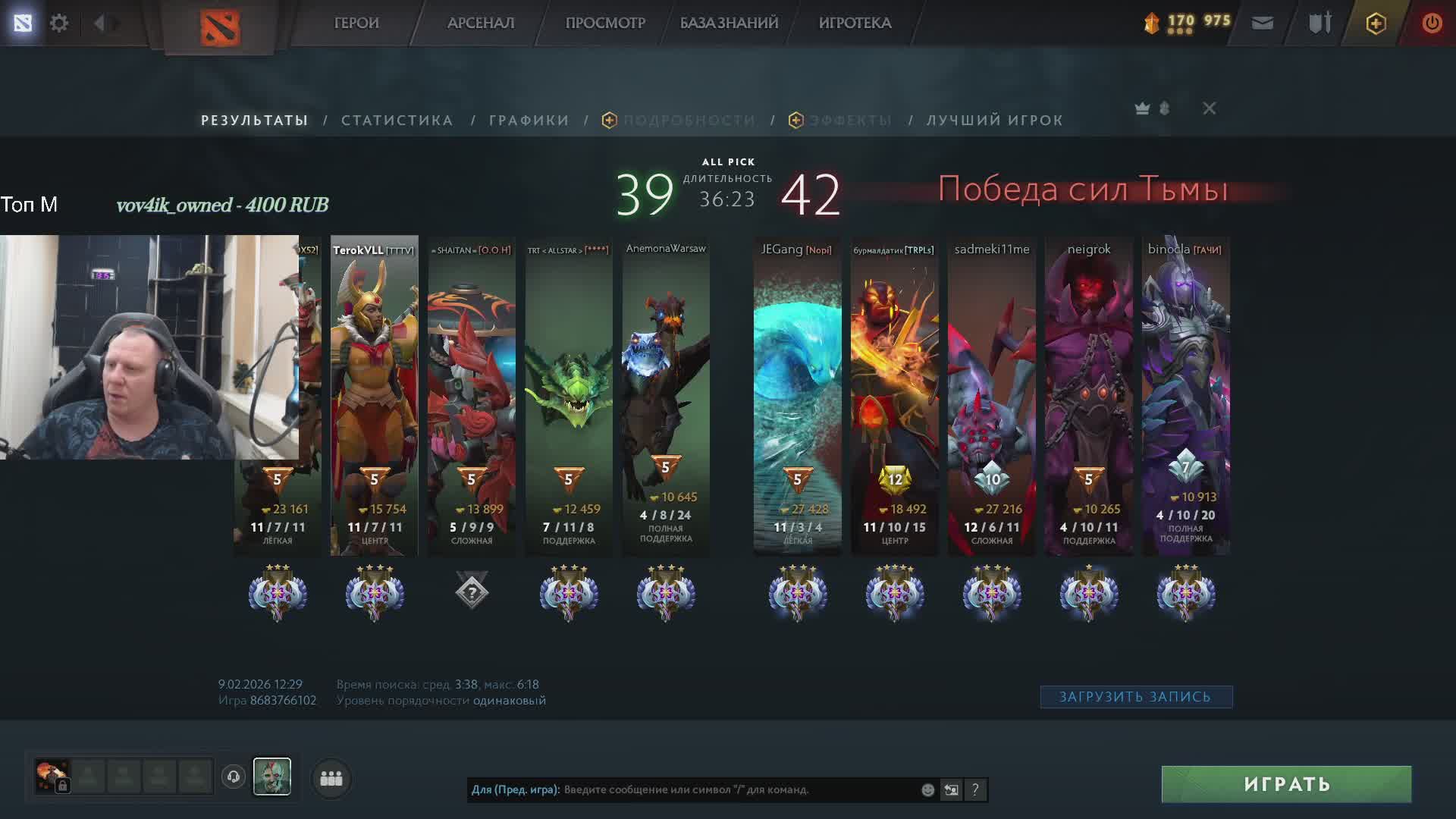Show the ЛУЧШИЙ ИГРОК tab
Viewport: 1456px width, 819px height.
(994, 121)
